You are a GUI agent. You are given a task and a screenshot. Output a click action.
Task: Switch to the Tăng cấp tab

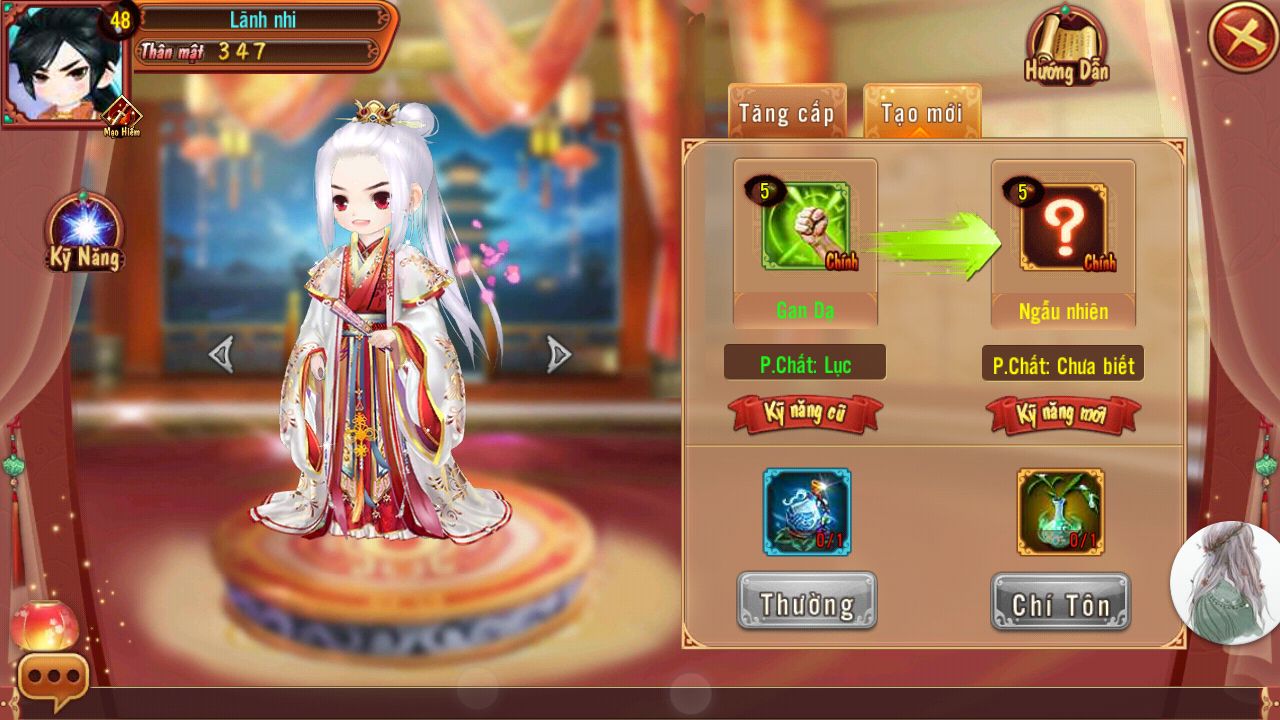tap(786, 112)
